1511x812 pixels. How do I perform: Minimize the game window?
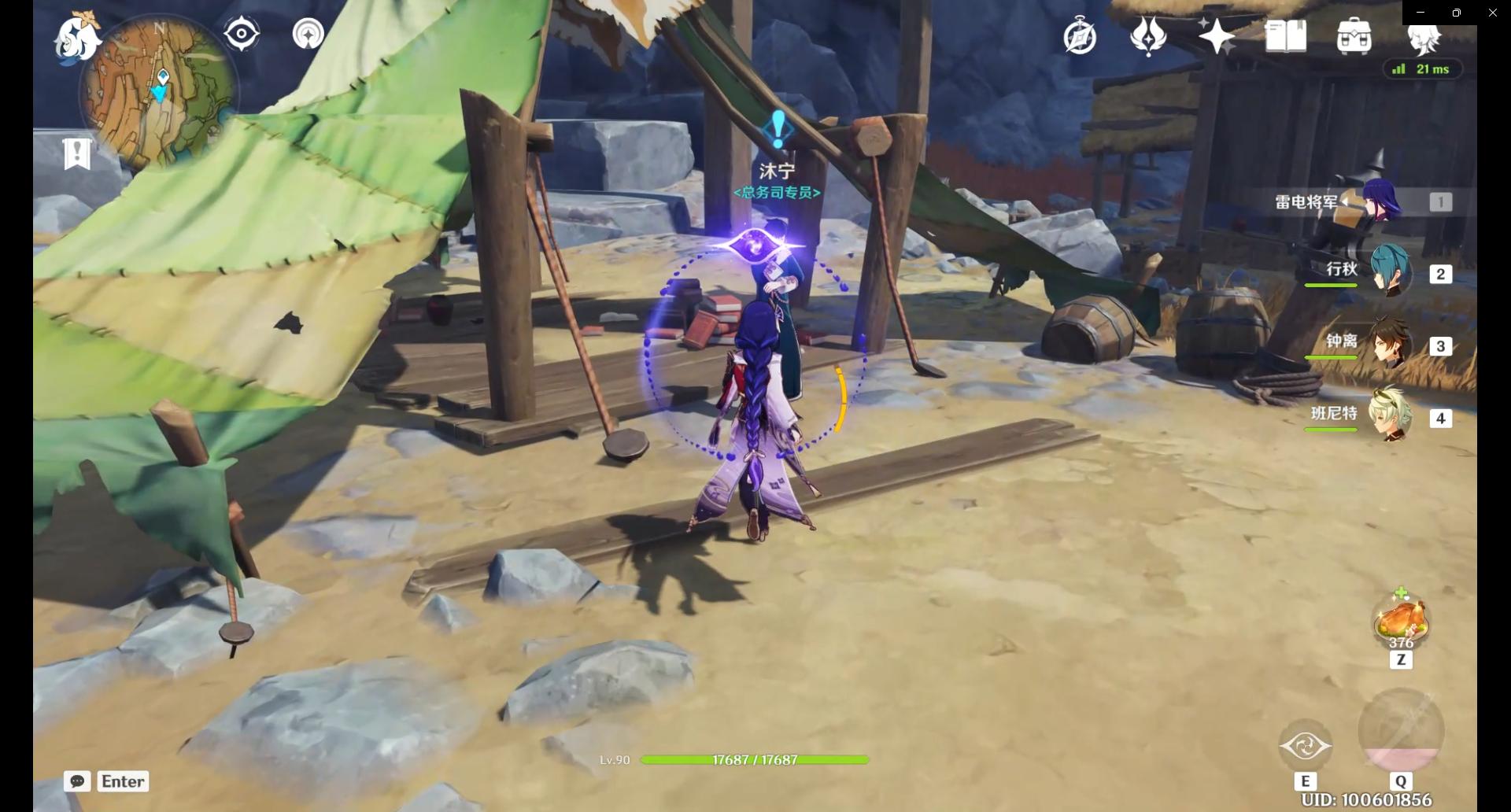tap(1420, 13)
